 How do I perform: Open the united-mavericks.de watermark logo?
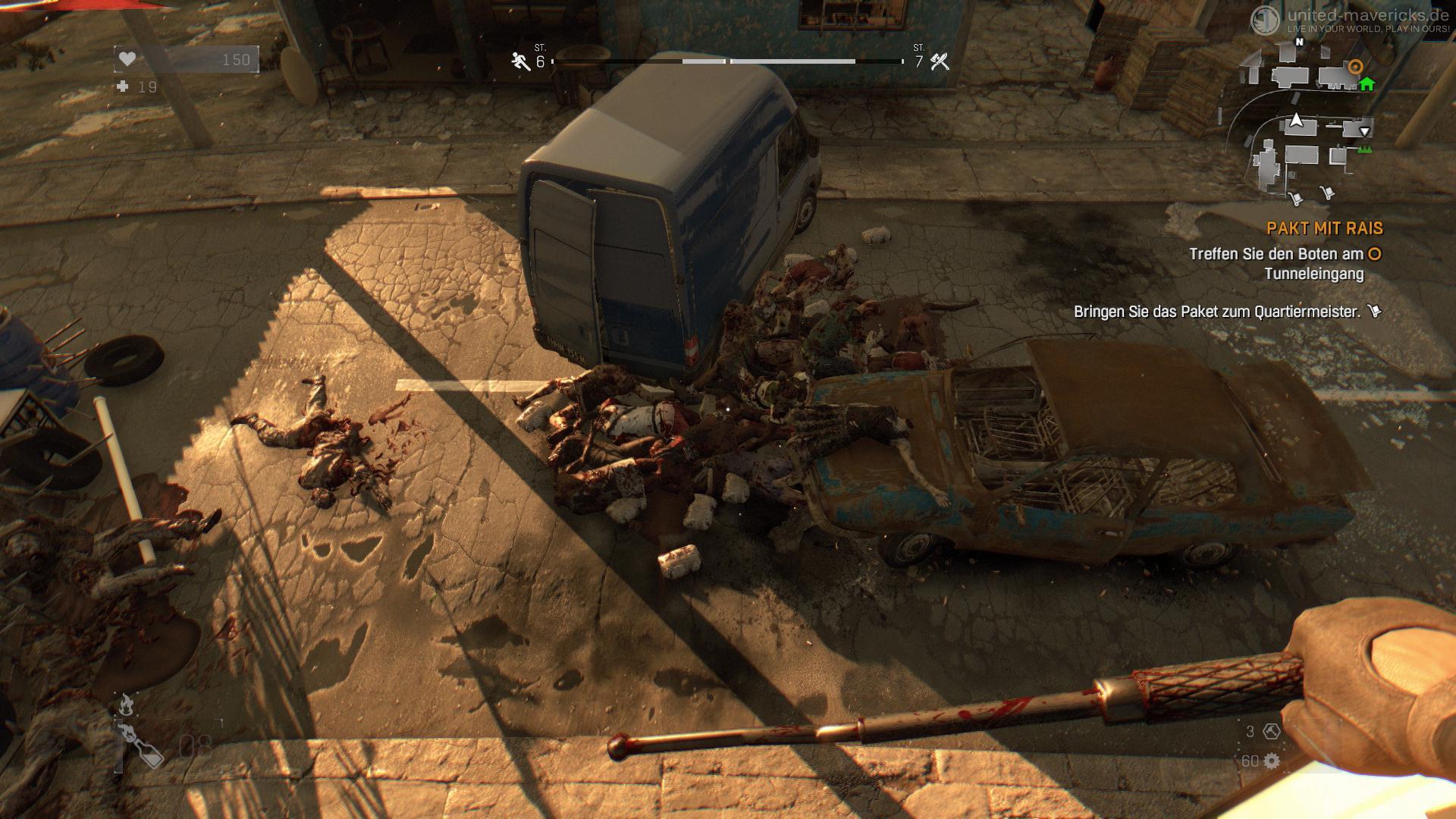[1265, 20]
